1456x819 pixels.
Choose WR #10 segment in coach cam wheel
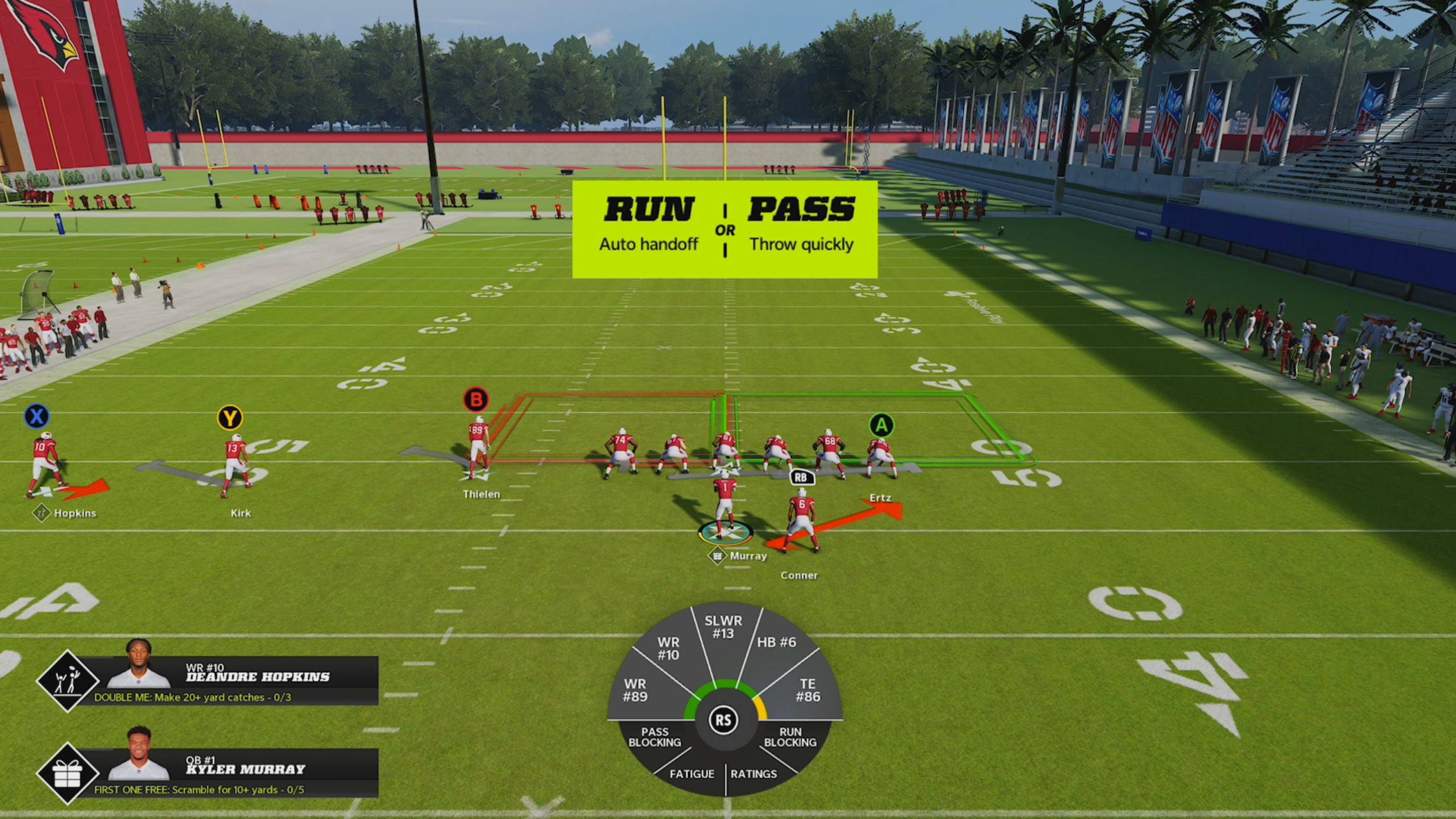coord(668,648)
